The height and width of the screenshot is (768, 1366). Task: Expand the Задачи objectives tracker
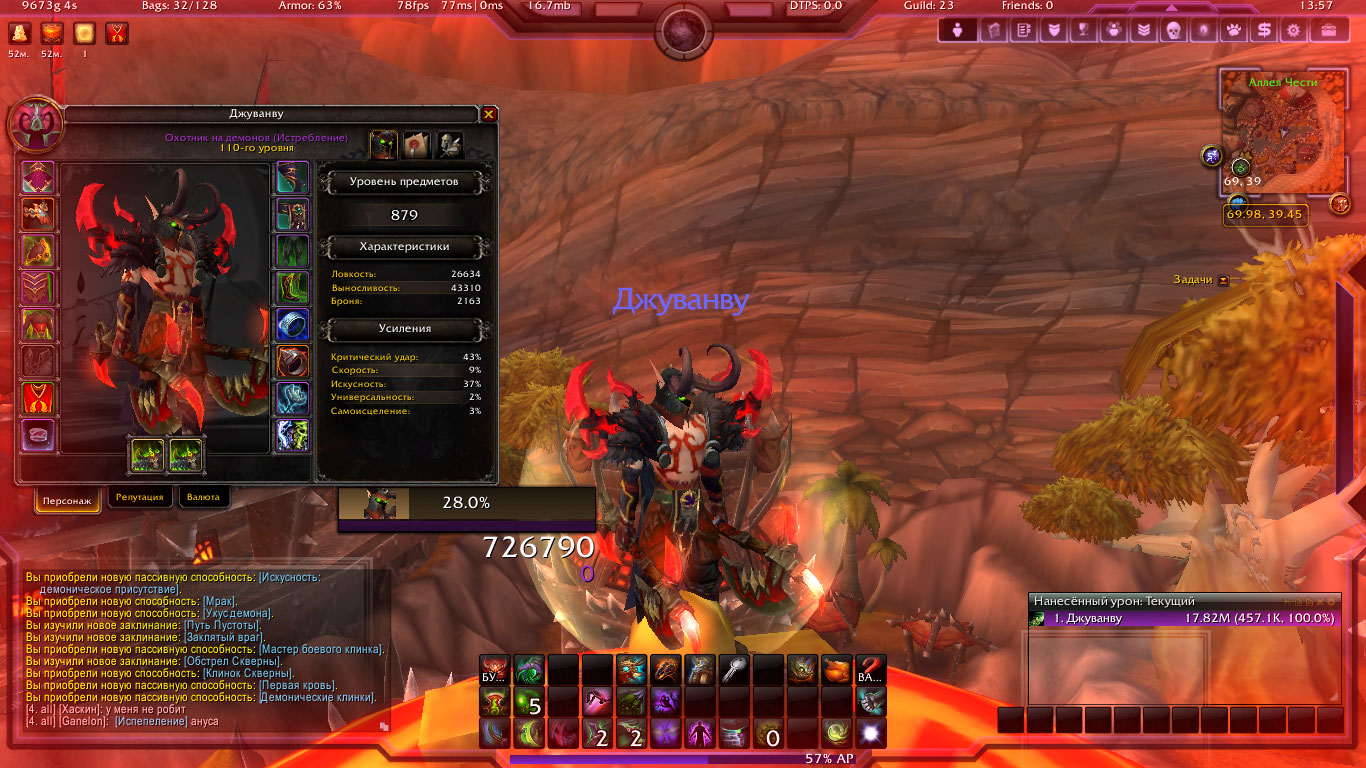point(1223,280)
